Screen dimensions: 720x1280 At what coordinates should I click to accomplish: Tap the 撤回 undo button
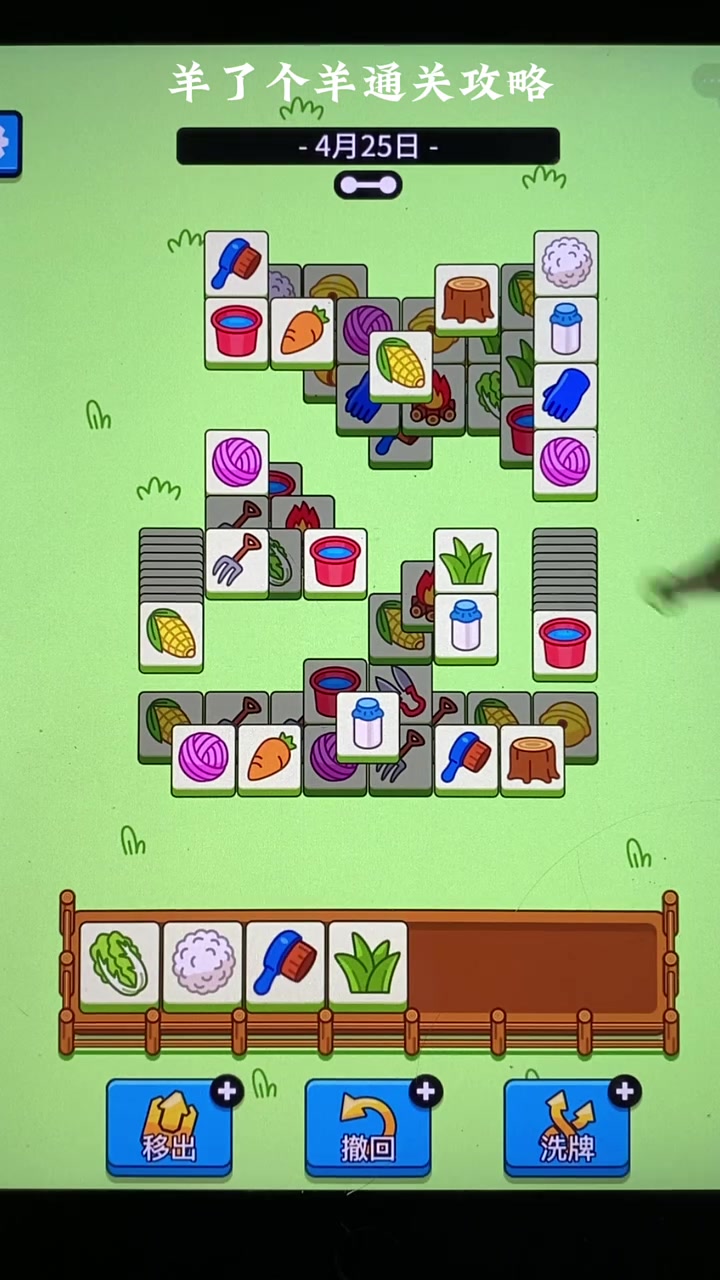point(368,1128)
